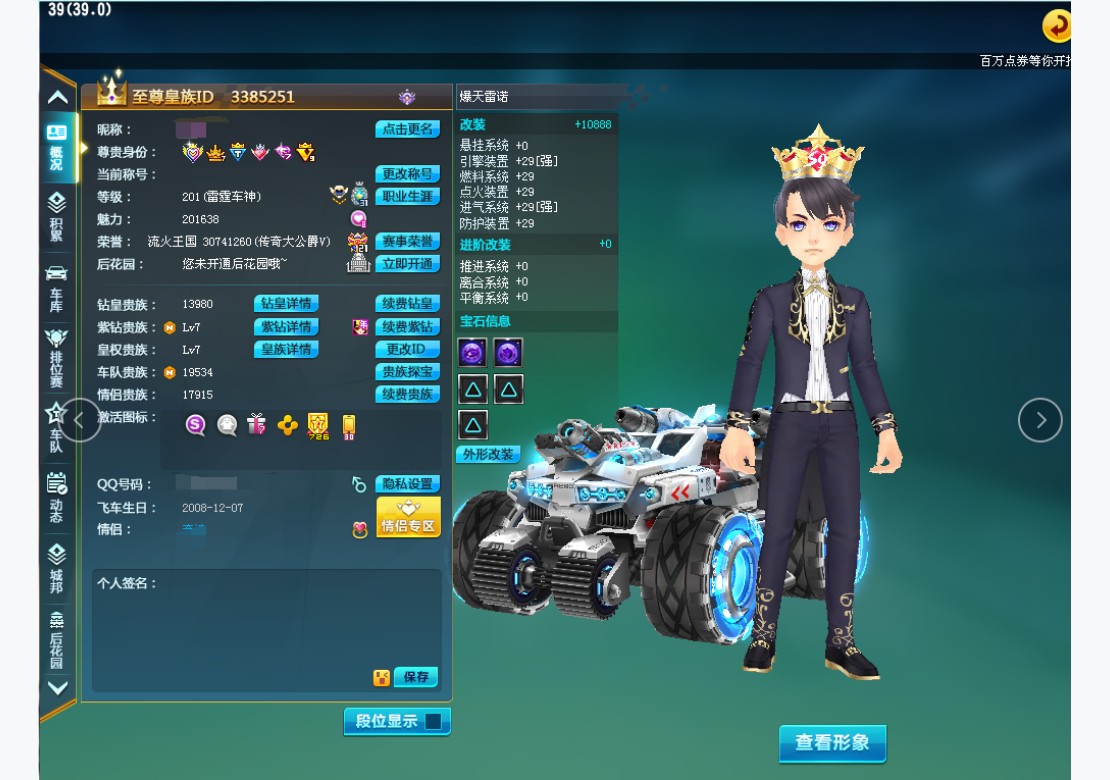Show 钻皇详情 diamond details

coord(286,304)
